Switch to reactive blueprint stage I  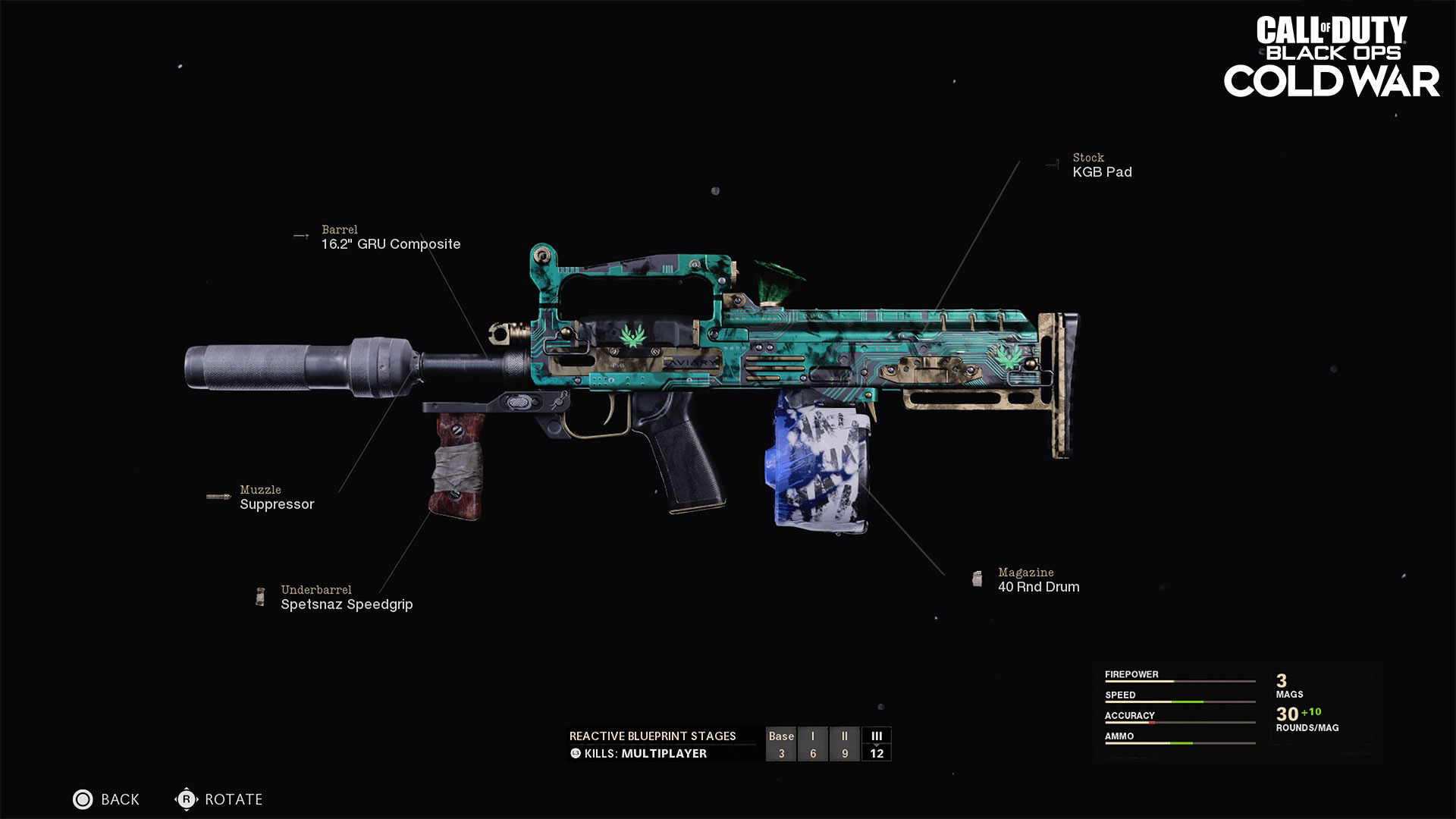pyautogui.click(x=813, y=744)
